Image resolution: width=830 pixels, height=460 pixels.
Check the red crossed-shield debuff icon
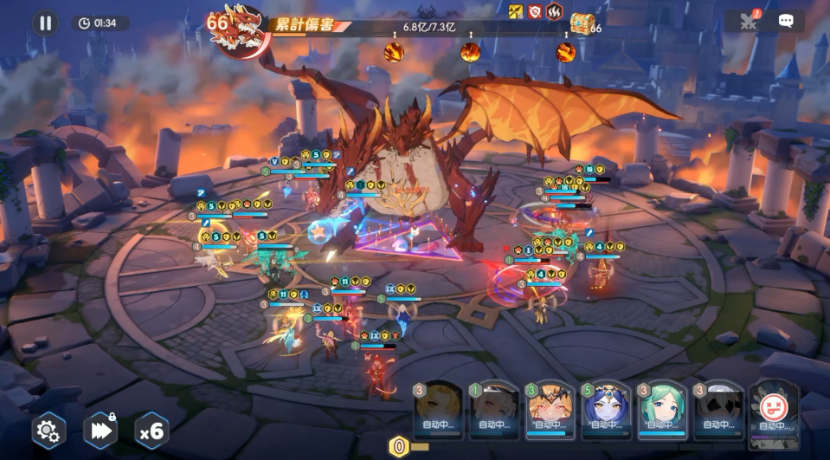[x=535, y=12]
